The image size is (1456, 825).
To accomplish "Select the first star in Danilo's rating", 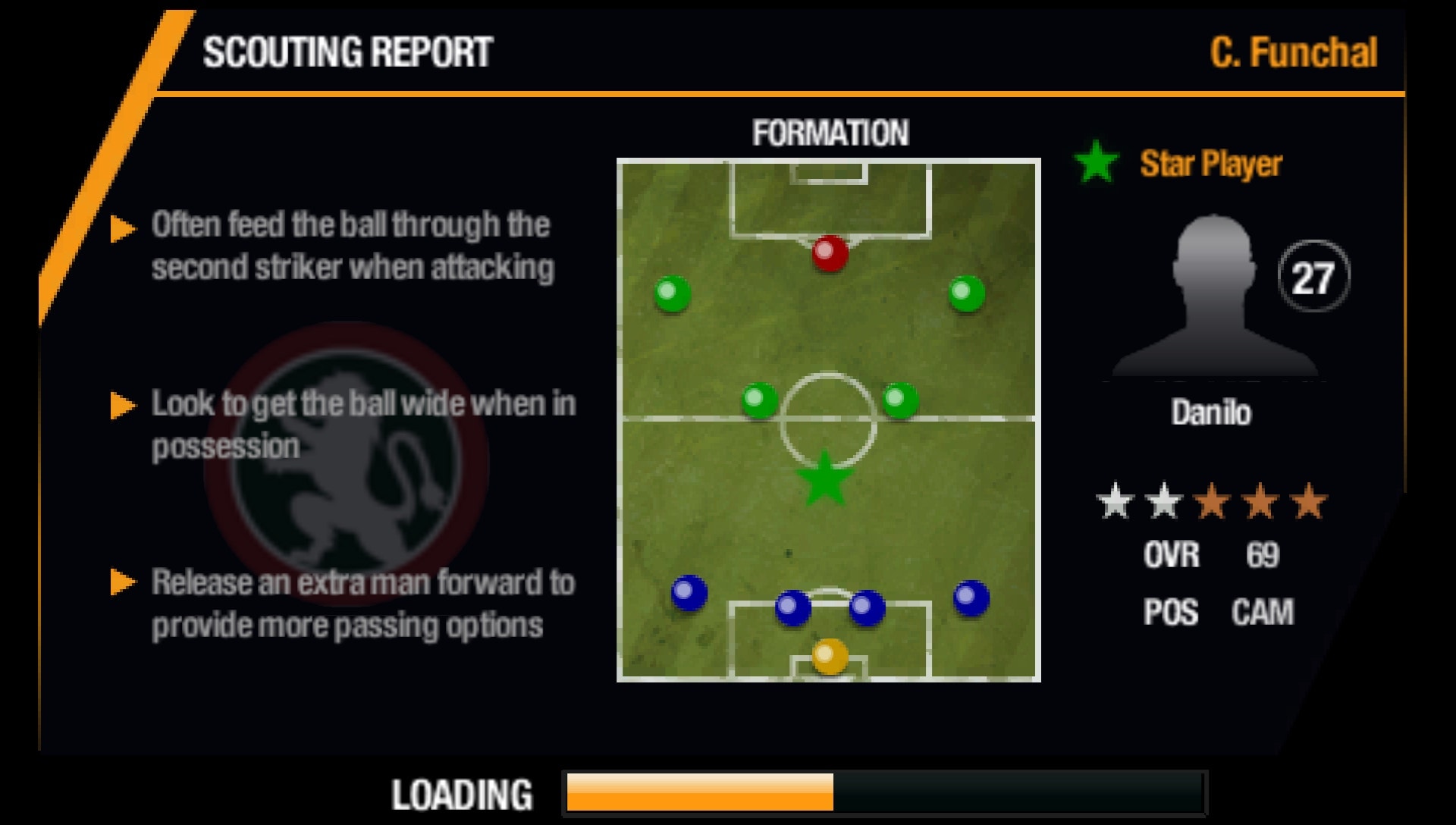I will (1116, 499).
